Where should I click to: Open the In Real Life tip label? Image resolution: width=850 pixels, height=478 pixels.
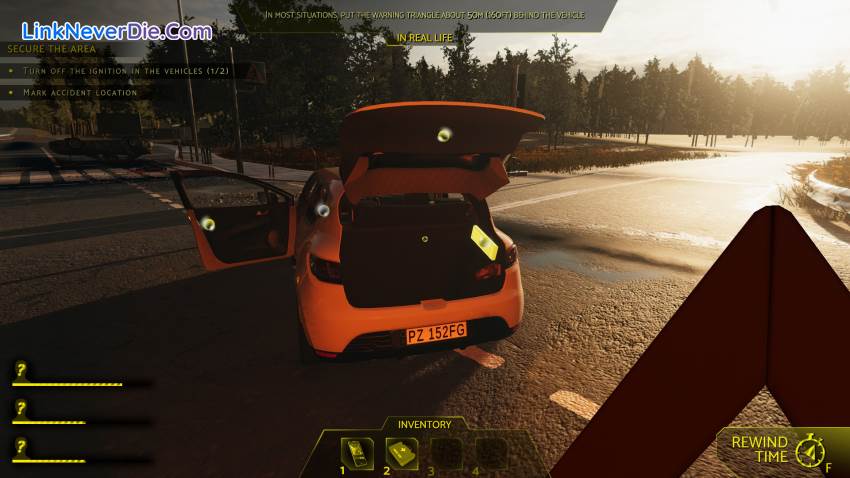tap(425, 38)
